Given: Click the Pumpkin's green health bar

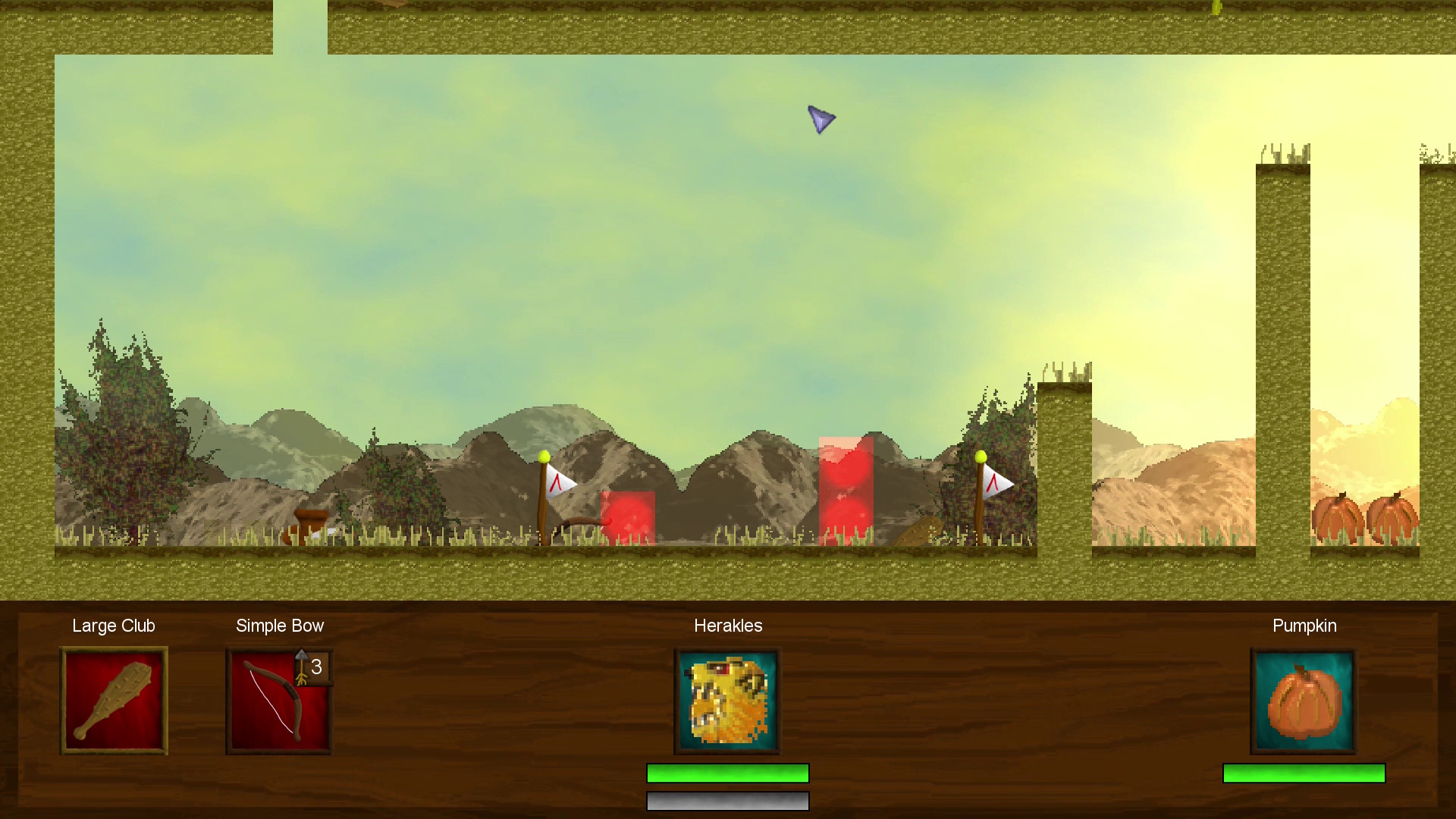Looking at the screenshot, I should click(1303, 773).
